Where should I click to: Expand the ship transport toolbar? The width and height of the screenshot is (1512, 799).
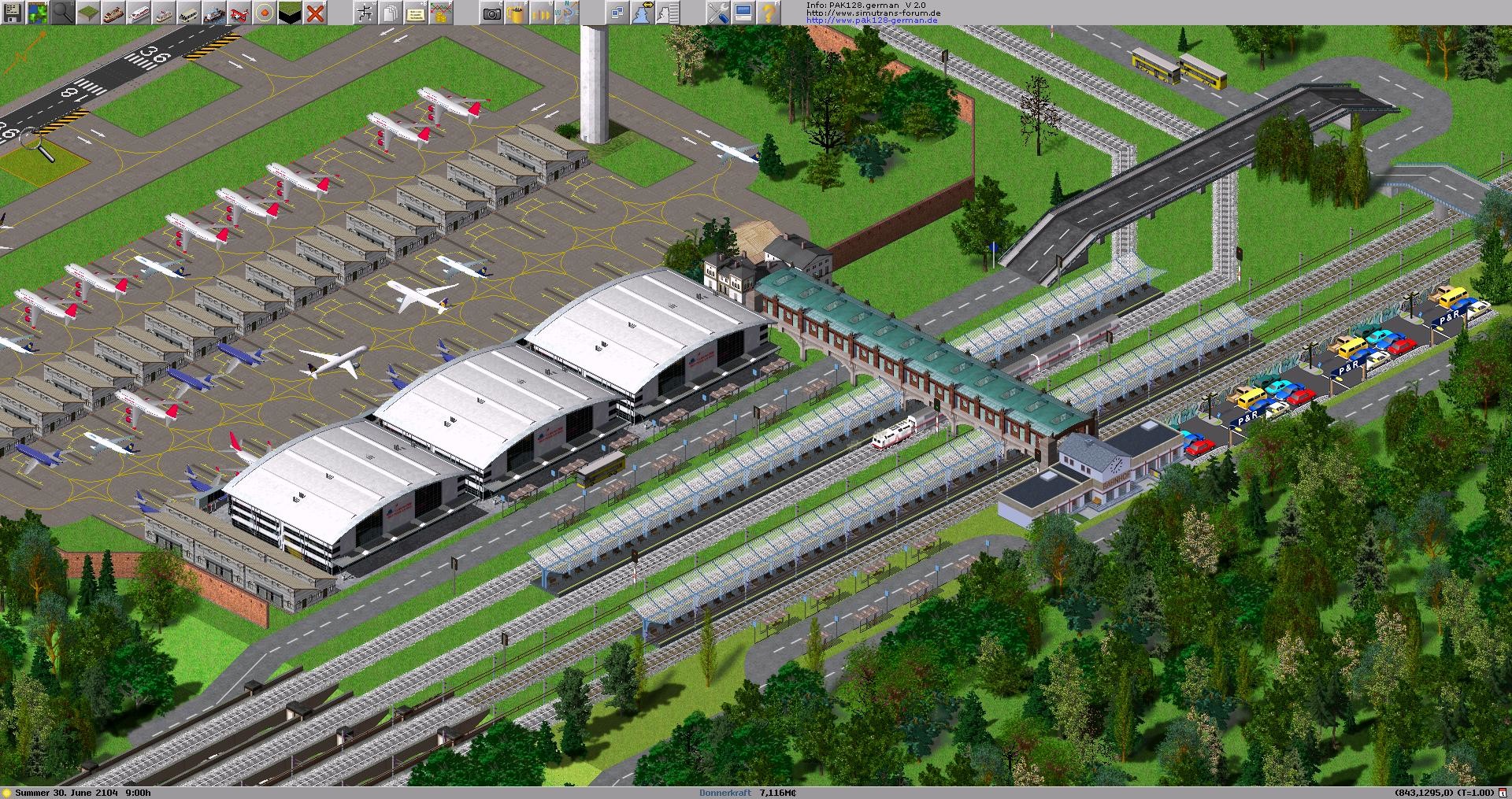pyautogui.click(x=213, y=11)
